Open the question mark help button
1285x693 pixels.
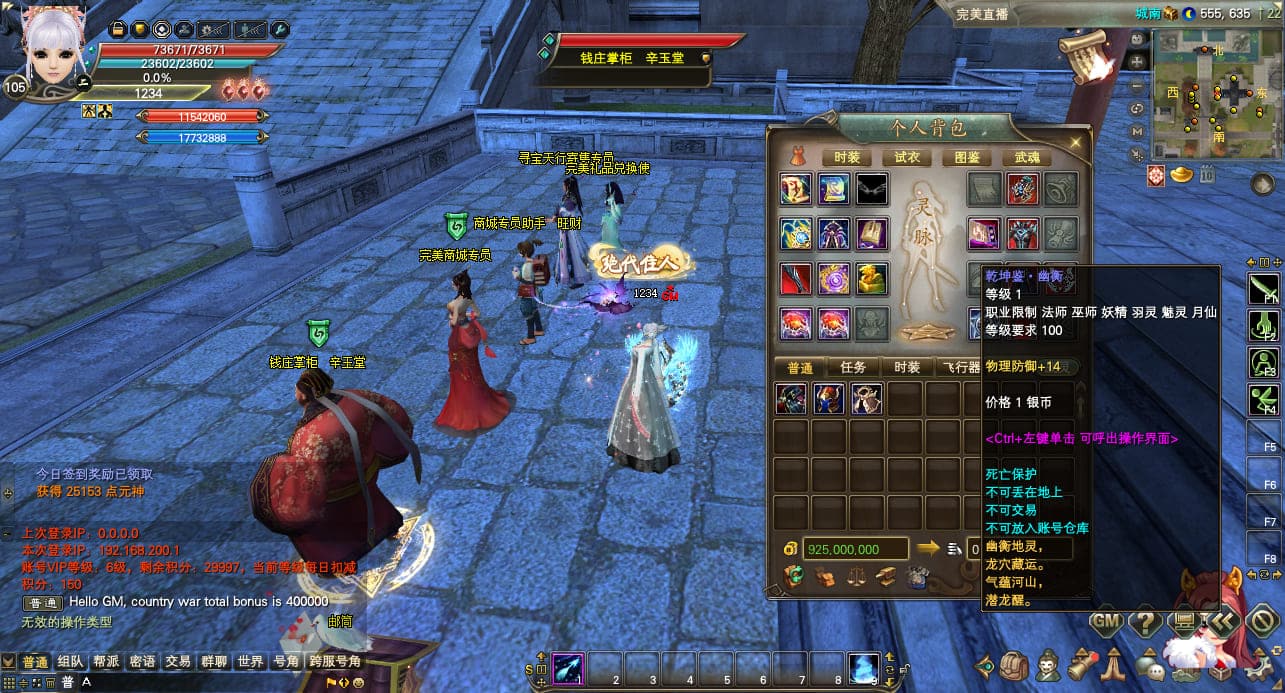[1144, 621]
